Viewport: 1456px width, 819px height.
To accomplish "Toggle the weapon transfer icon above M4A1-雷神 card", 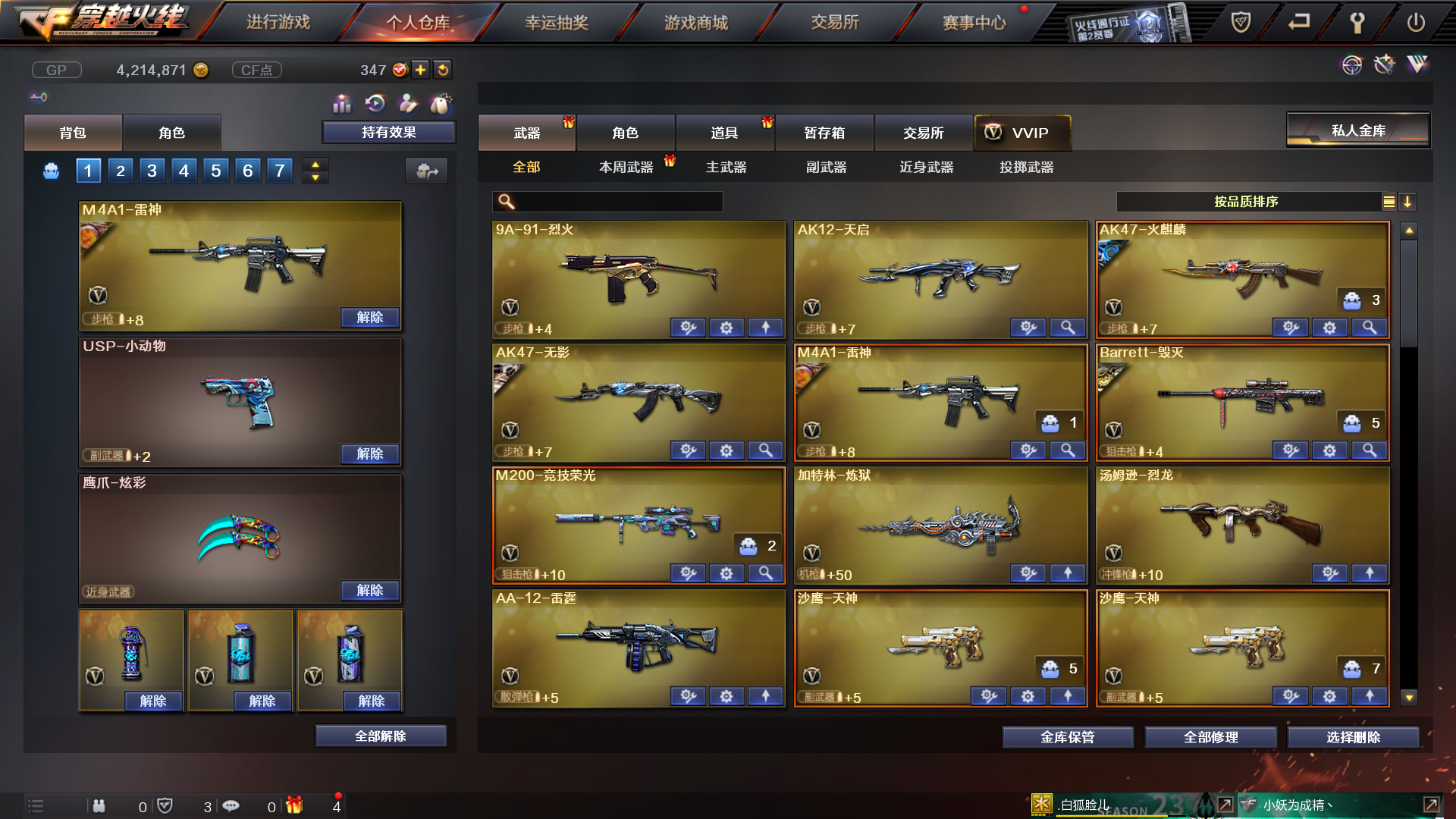I will (427, 171).
